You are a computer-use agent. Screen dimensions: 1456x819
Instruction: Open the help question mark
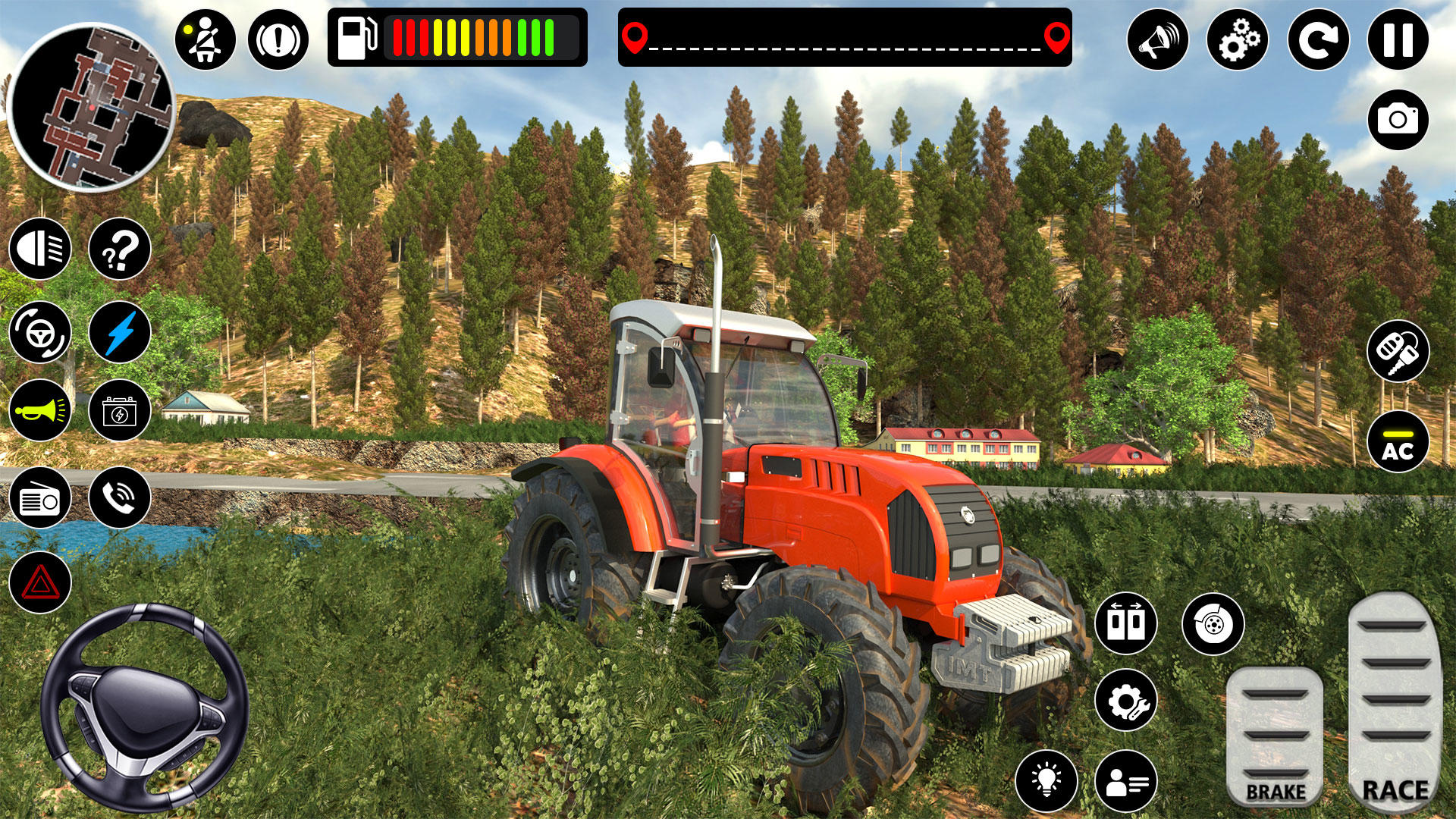pyautogui.click(x=116, y=250)
